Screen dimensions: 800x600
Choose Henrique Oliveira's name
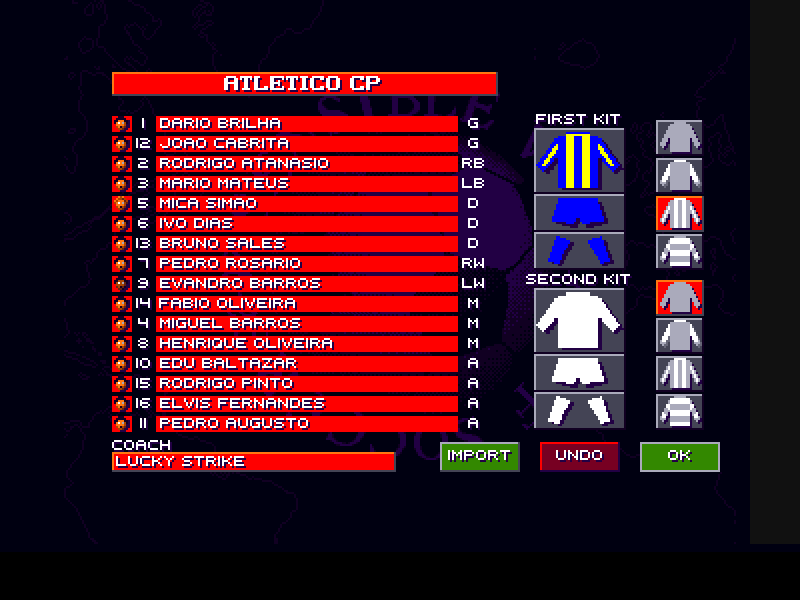click(306, 344)
